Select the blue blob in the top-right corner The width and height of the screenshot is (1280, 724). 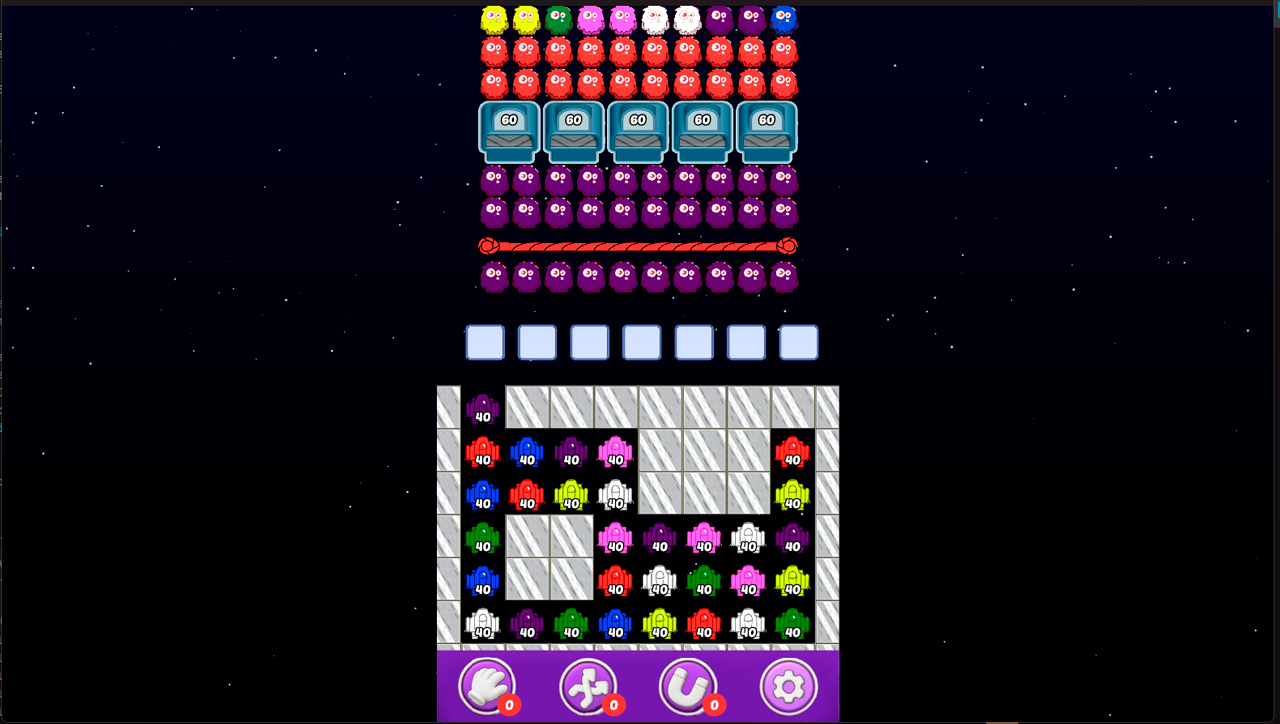click(x=783, y=17)
